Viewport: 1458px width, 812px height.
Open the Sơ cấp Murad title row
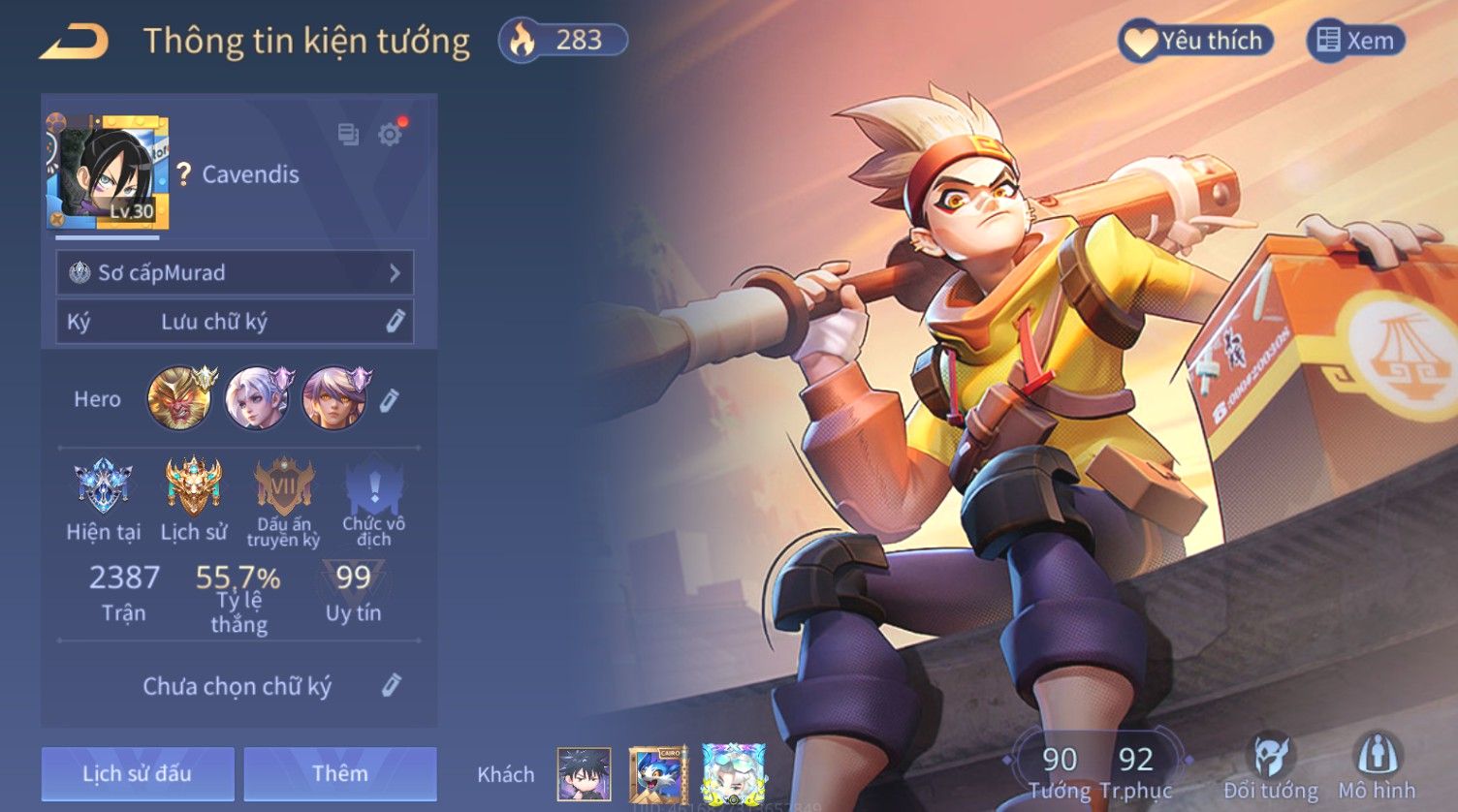point(235,273)
